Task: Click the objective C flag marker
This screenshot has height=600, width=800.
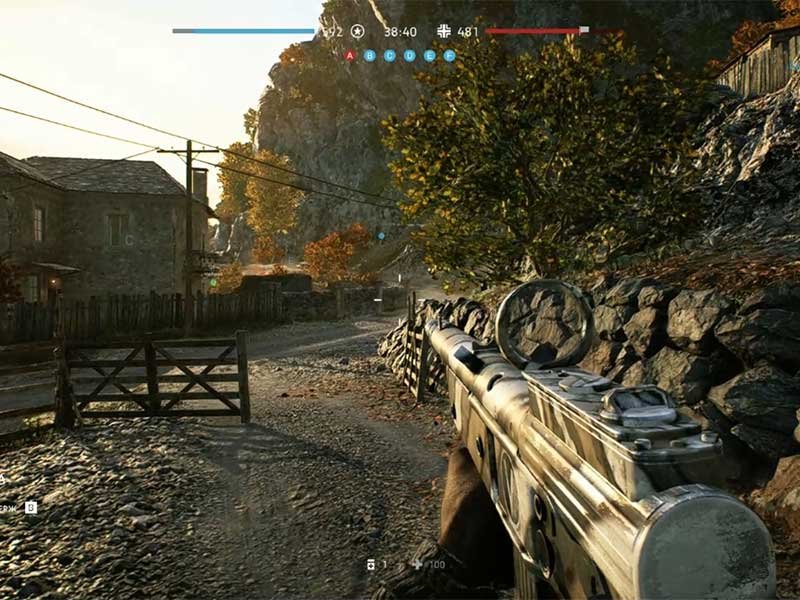Action: [x=390, y=56]
